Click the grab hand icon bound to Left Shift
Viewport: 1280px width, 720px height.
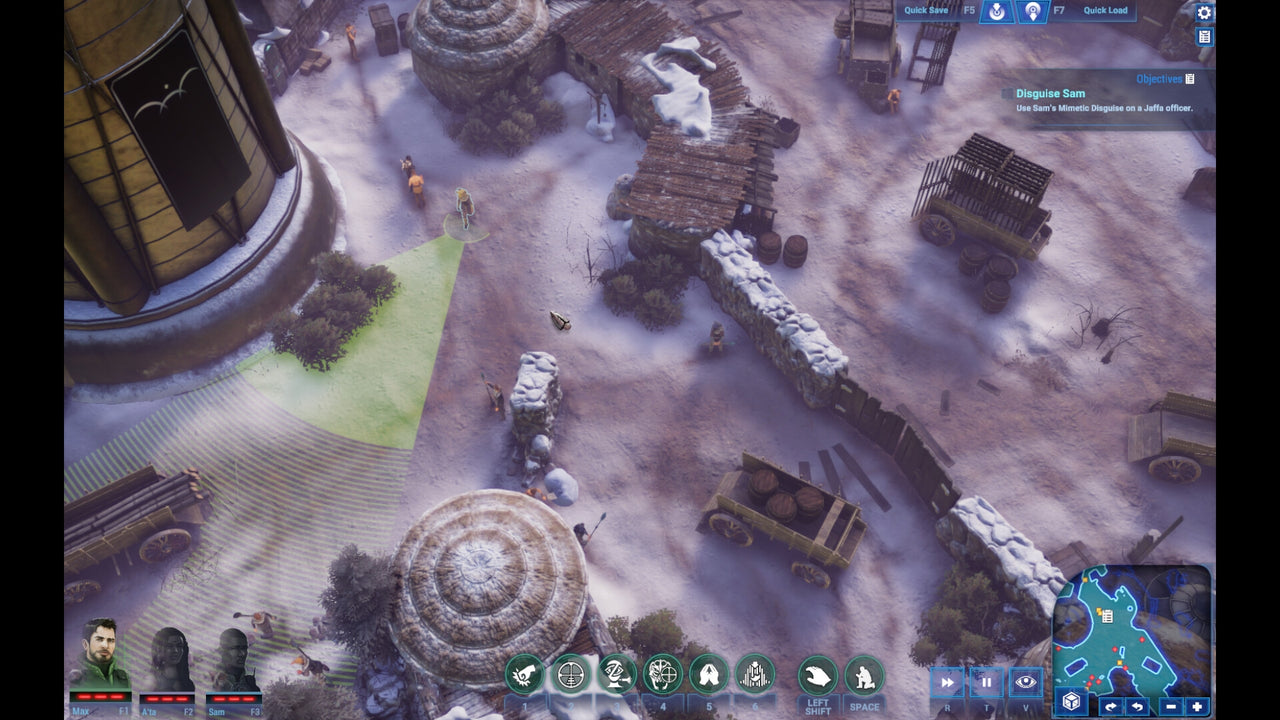[x=818, y=678]
